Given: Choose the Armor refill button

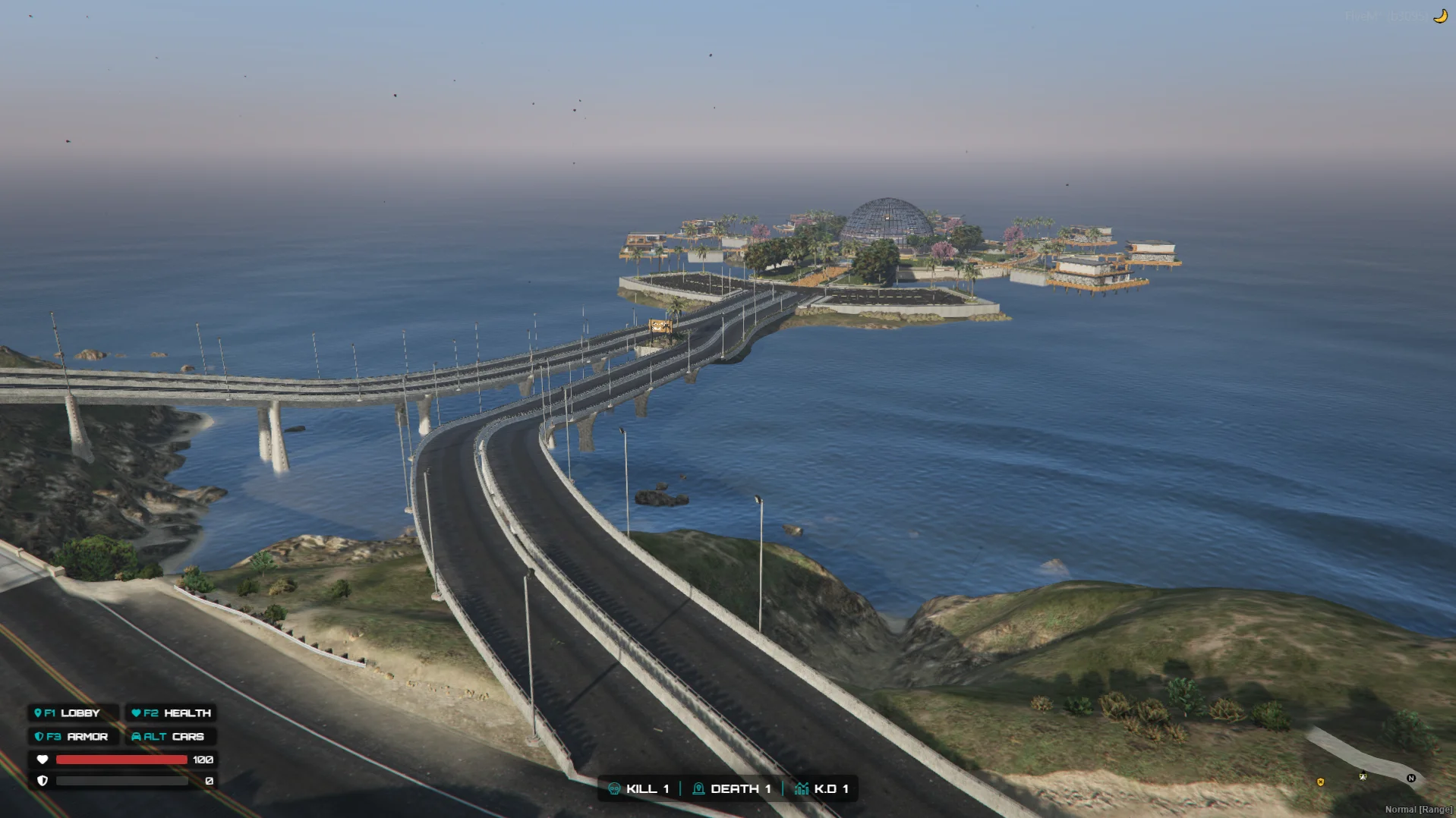Looking at the screenshot, I should (x=73, y=737).
